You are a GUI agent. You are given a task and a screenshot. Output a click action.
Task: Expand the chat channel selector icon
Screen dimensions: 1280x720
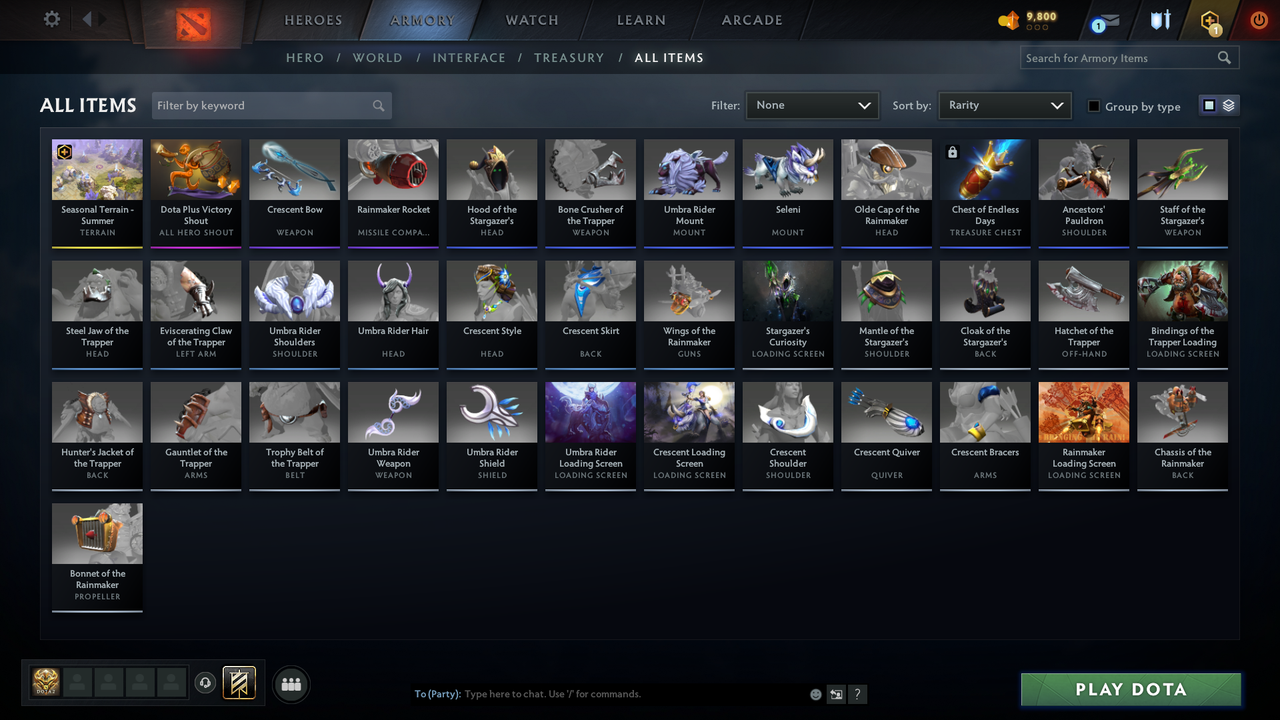(836, 693)
